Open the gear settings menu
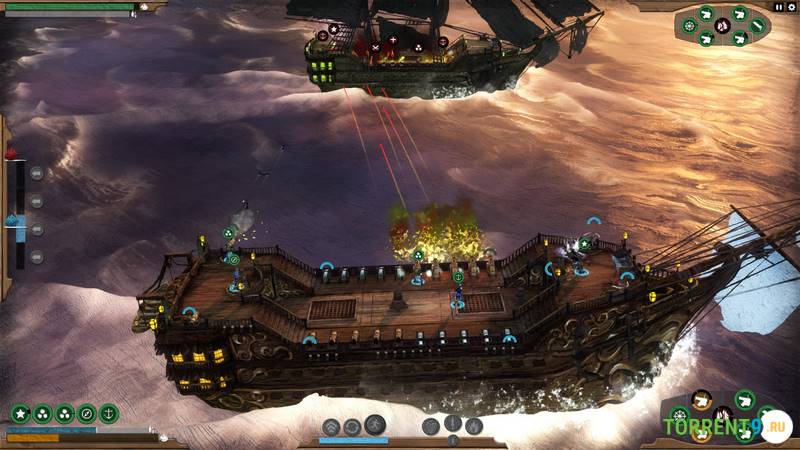Screen dimensions: 800x450 [791, 6]
